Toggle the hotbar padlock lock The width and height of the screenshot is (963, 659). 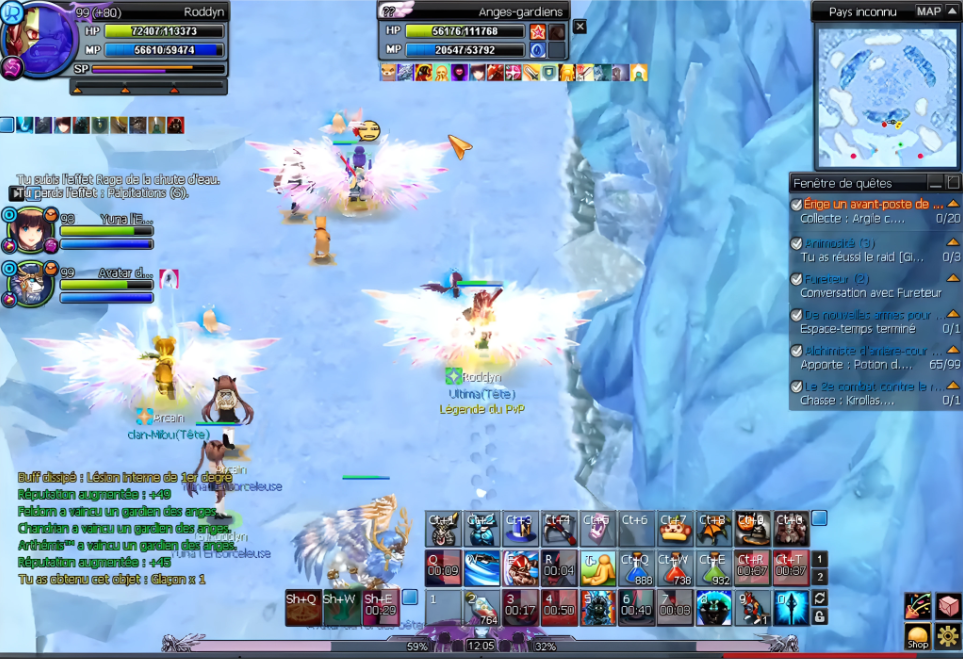[x=820, y=617]
